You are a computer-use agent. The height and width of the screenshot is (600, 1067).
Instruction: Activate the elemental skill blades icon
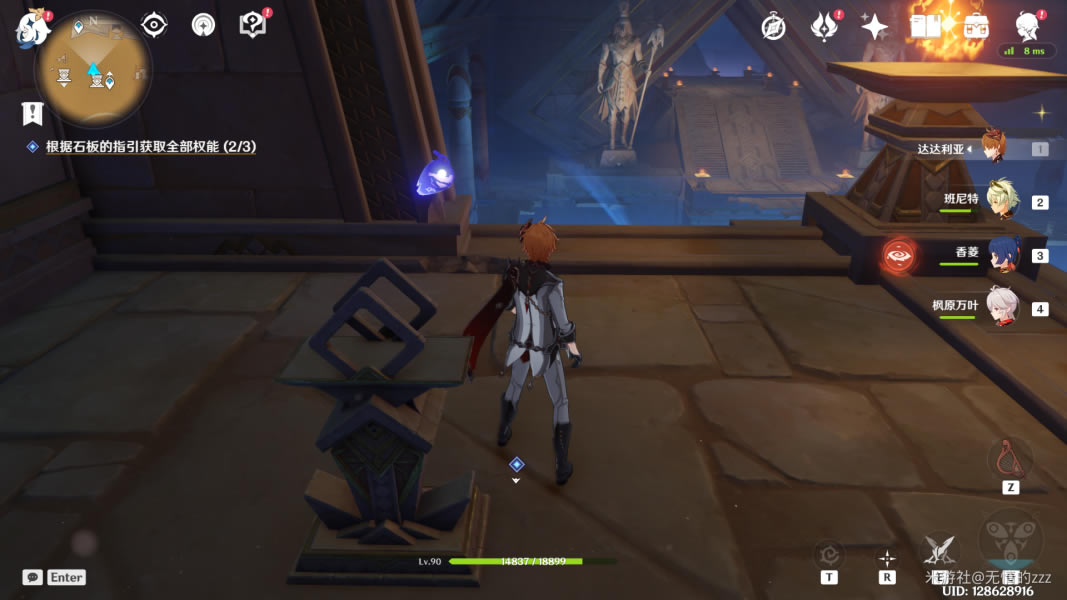[939, 548]
